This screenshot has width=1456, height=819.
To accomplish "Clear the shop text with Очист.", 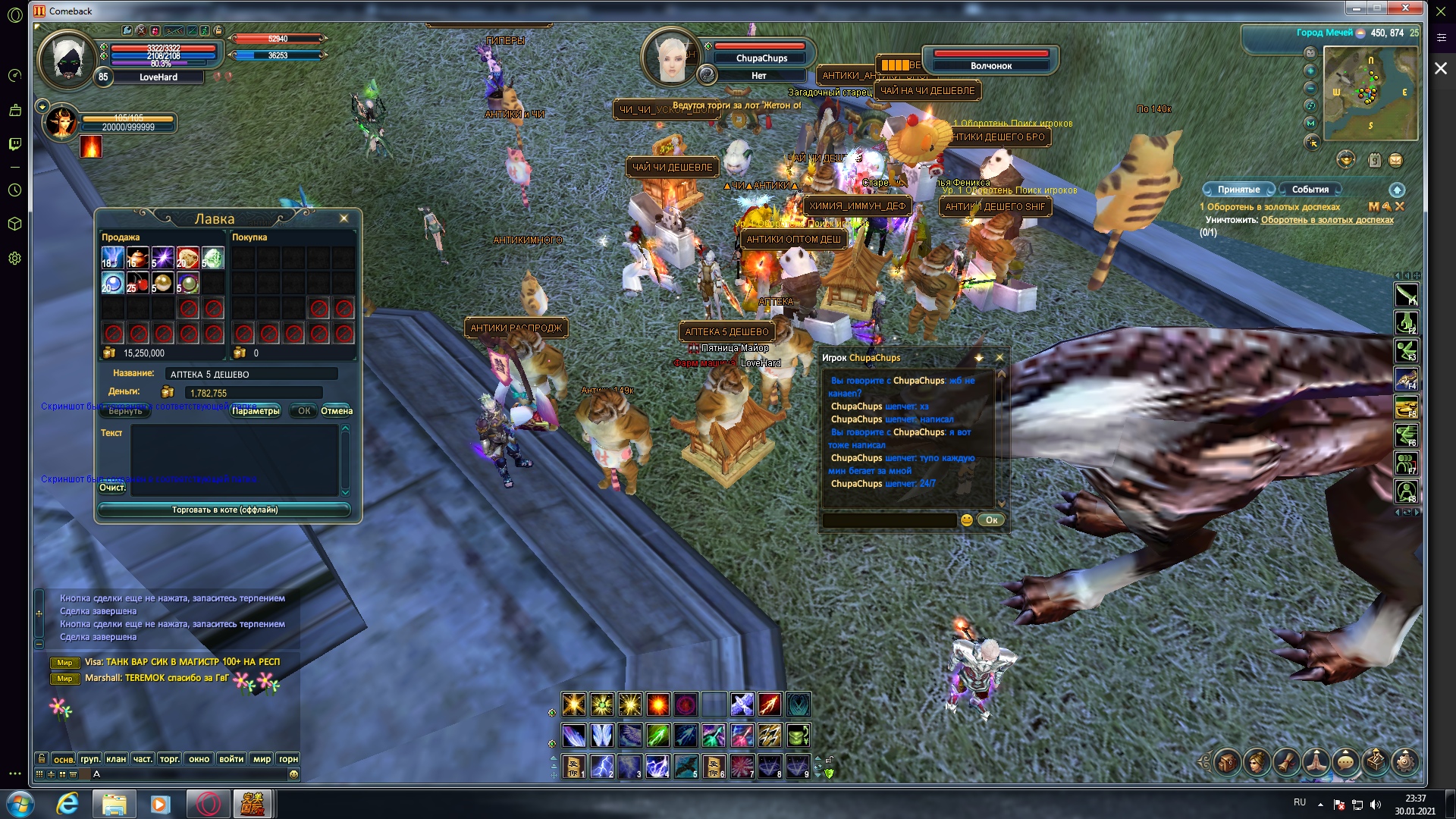I will 112,488.
